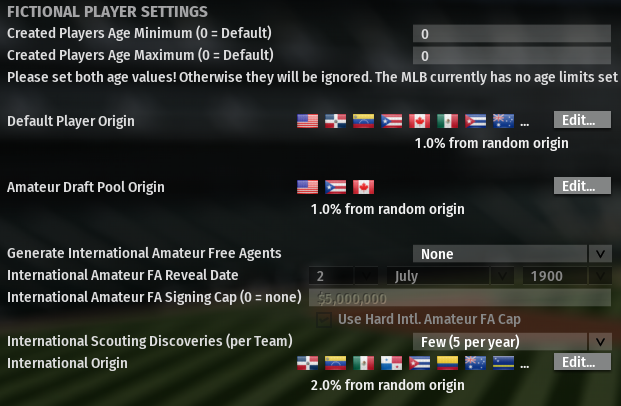
Task: Open International Scouting Discoveries dropdown
Action: point(512,341)
